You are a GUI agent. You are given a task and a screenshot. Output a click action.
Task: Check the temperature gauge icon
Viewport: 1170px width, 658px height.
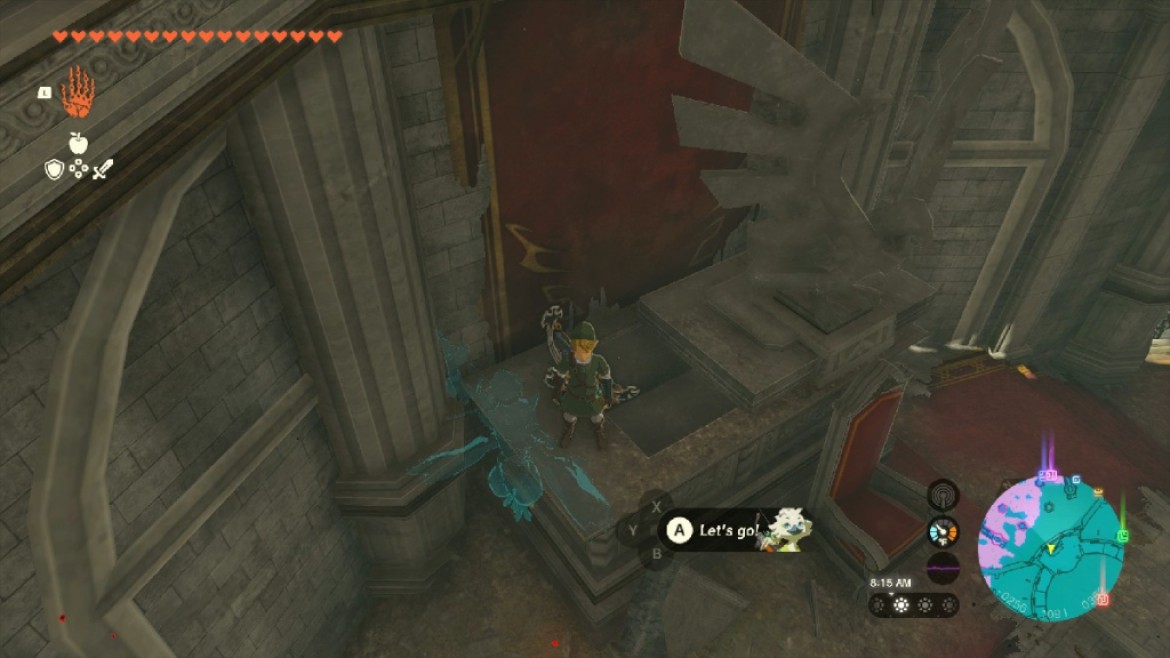(942, 530)
